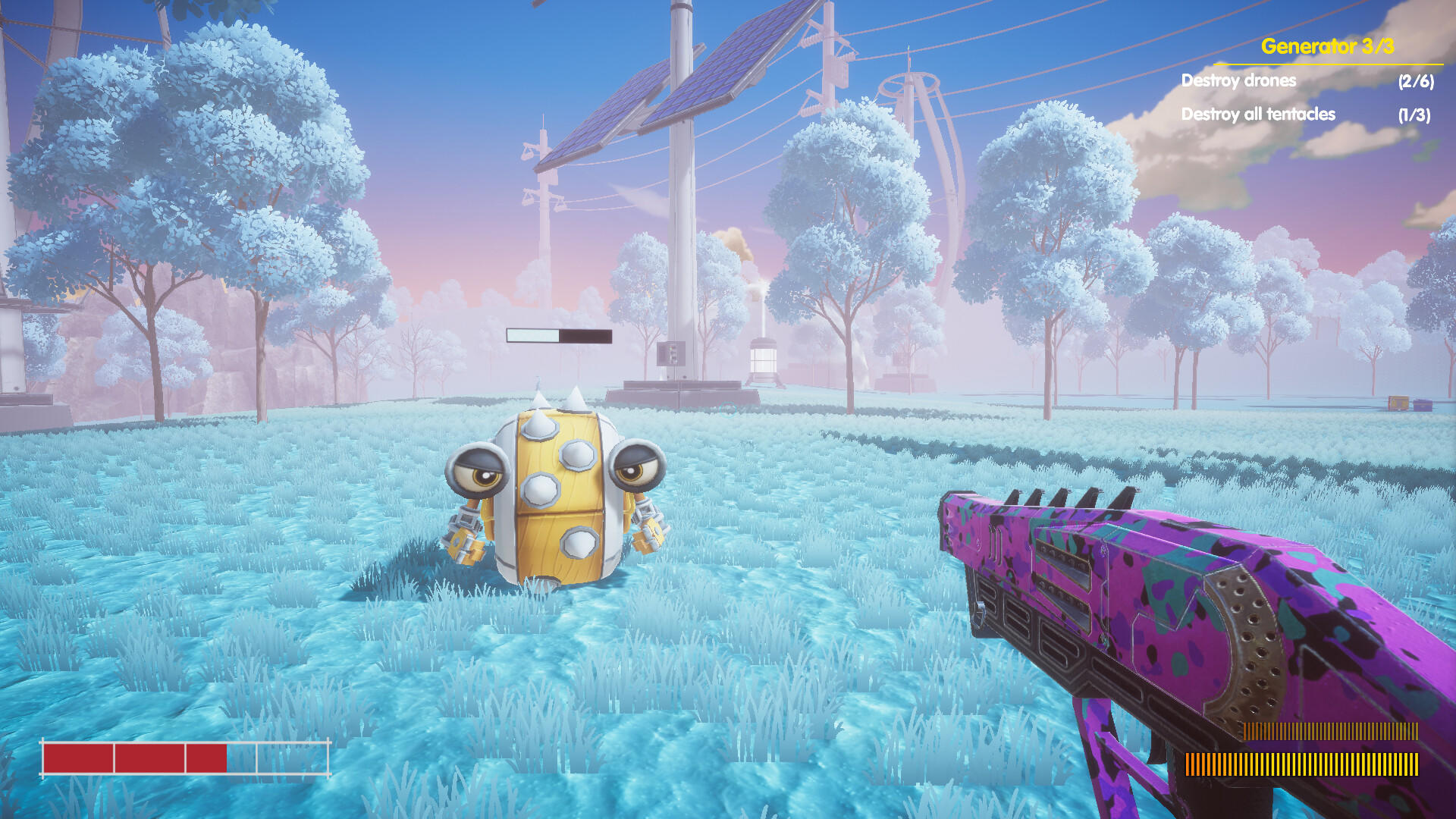This screenshot has width=1456, height=819.
Task: Click the (1/3) tentacles counter
Action: [1414, 114]
